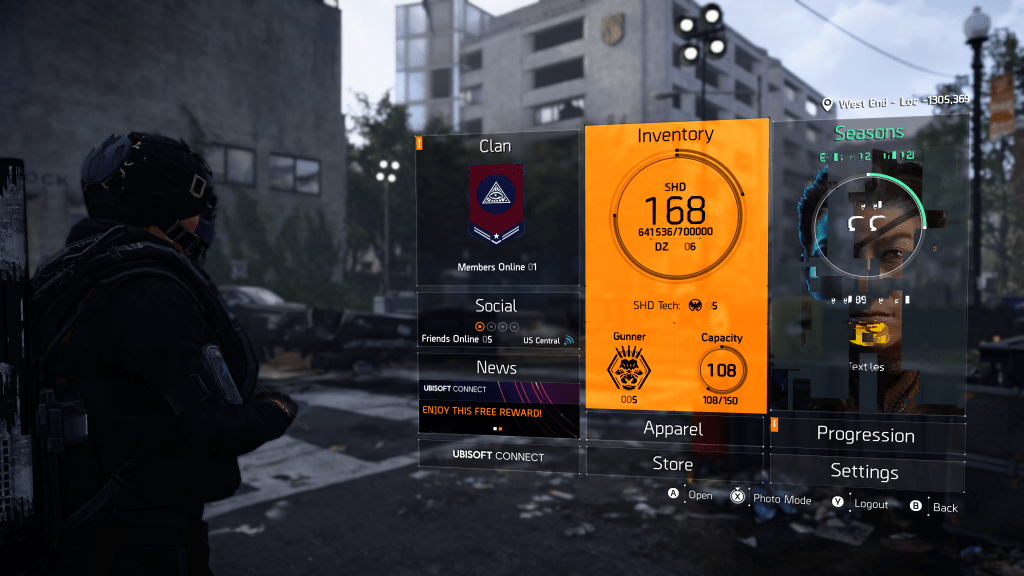Open the Social menu tile

[497, 318]
